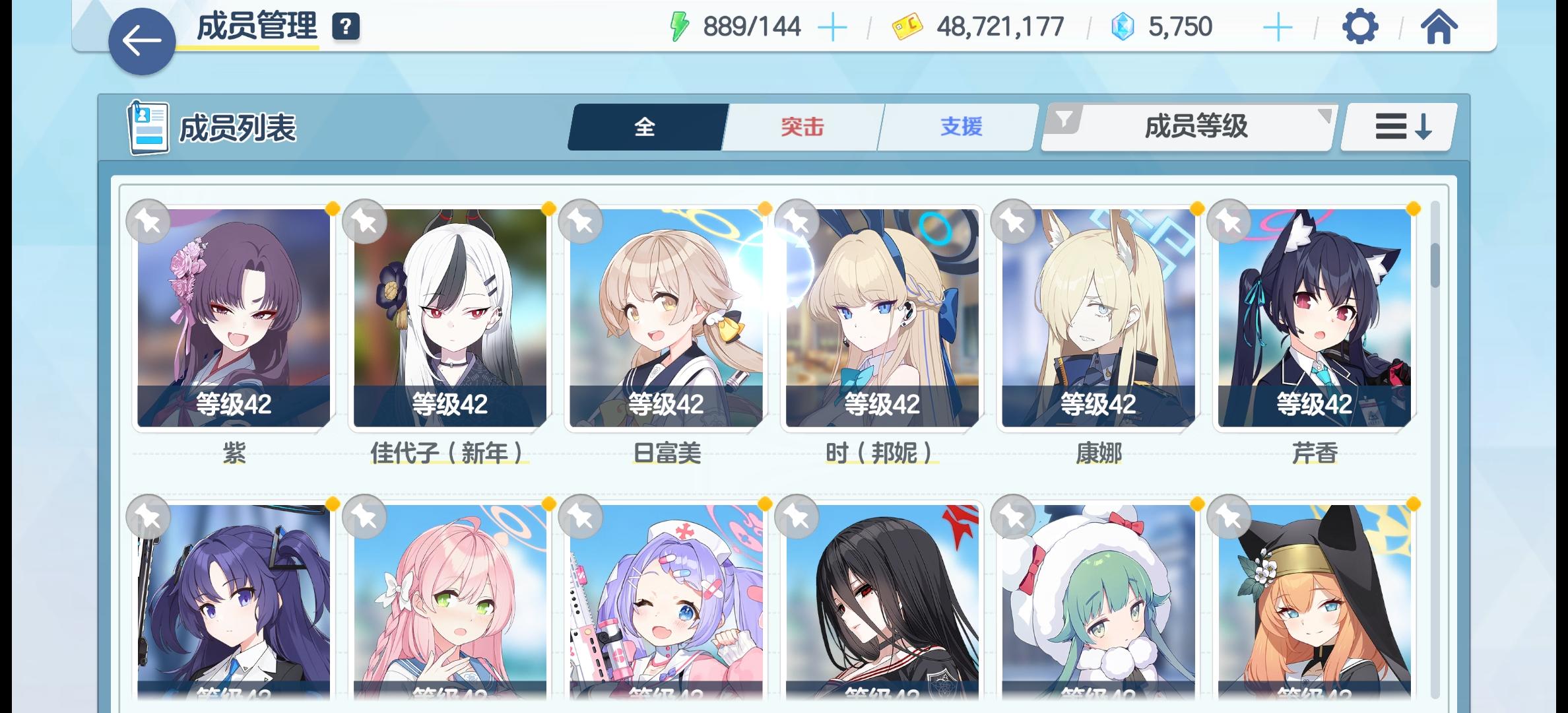
Task: Toggle the pin on 芹香's character card
Action: click(1229, 222)
